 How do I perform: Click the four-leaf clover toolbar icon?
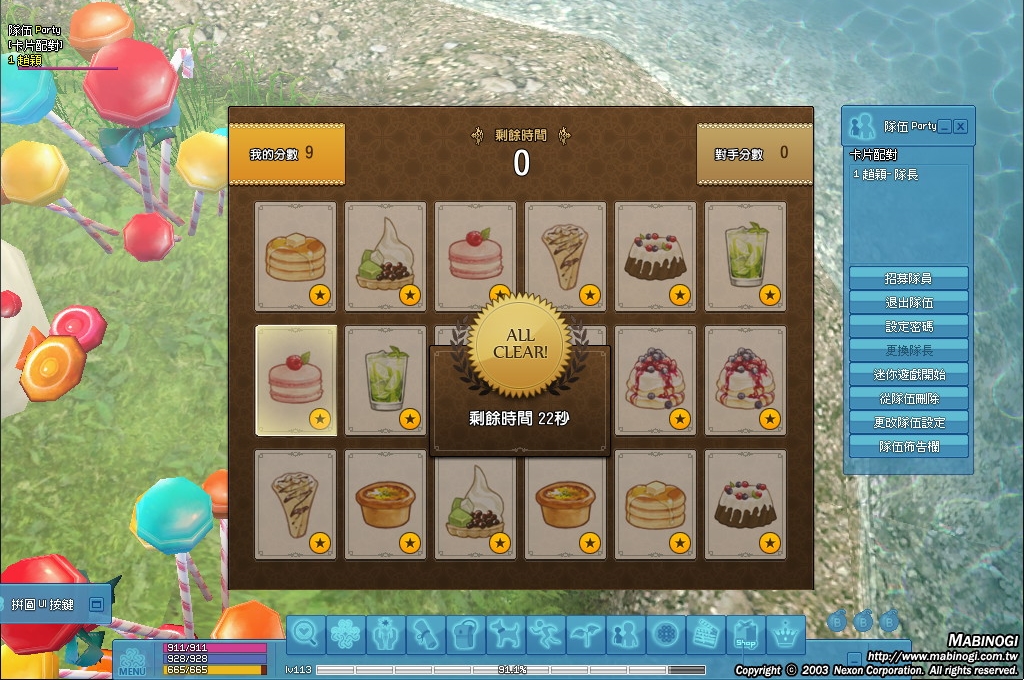(346, 634)
